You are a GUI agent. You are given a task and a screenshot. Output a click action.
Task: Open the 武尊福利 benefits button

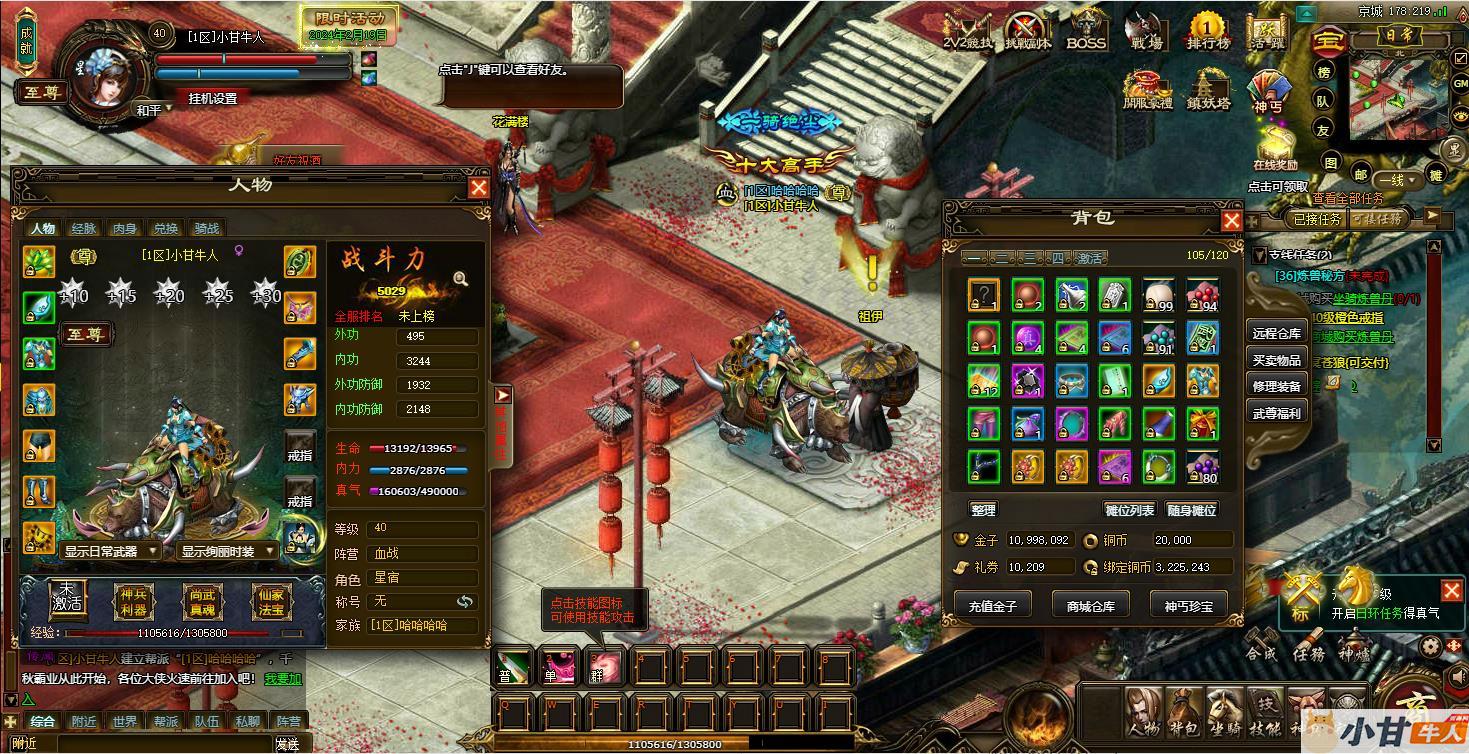(1277, 412)
